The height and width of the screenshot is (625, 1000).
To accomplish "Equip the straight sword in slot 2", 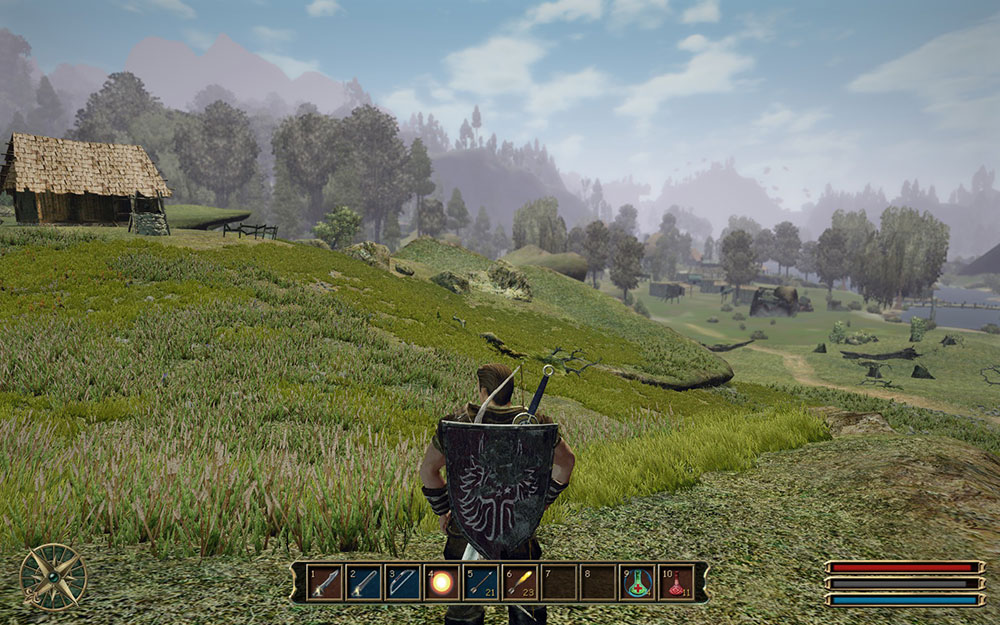I will [x=364, y=582].
